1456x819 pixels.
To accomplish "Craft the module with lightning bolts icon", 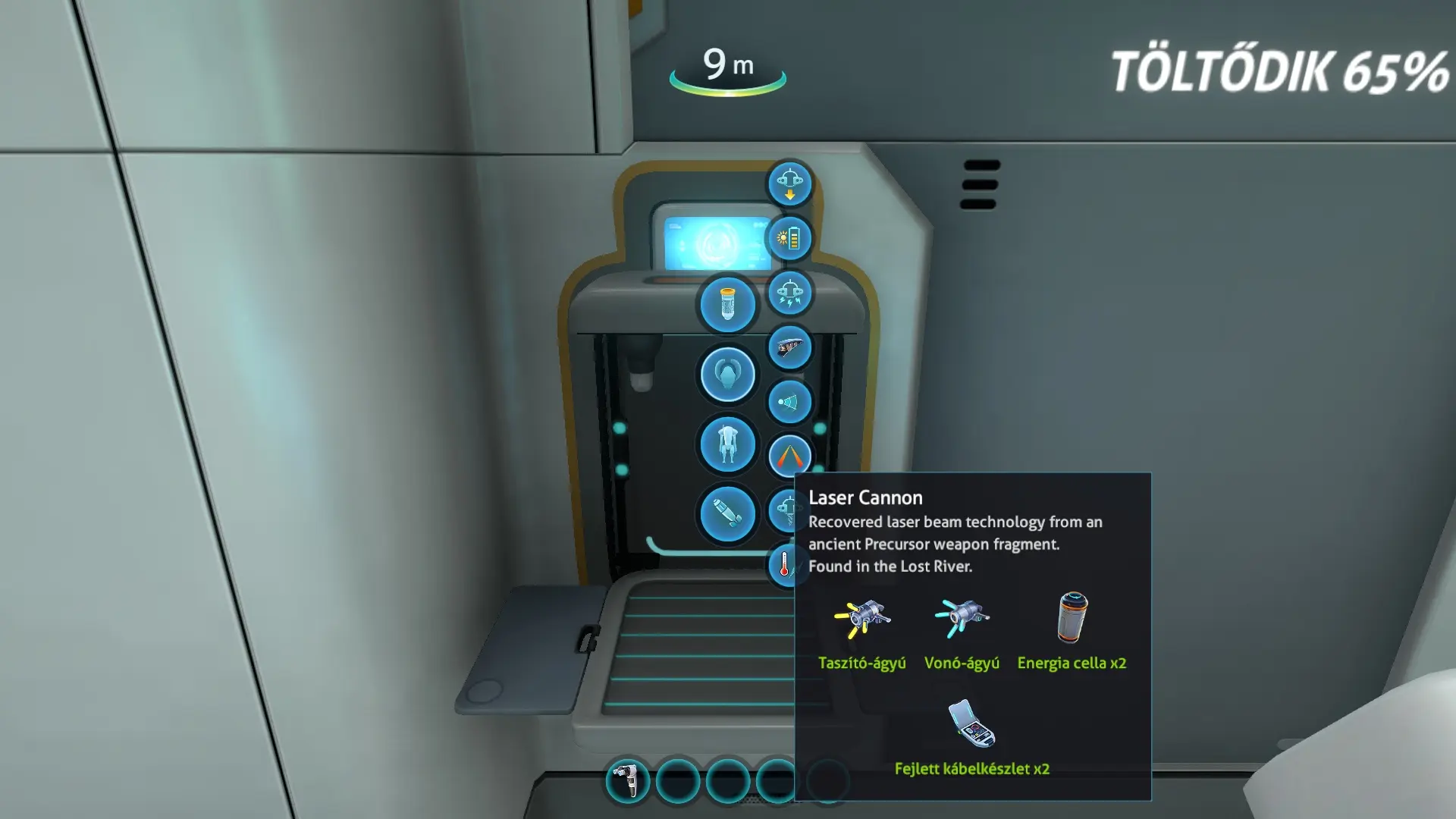I will 789,293.
